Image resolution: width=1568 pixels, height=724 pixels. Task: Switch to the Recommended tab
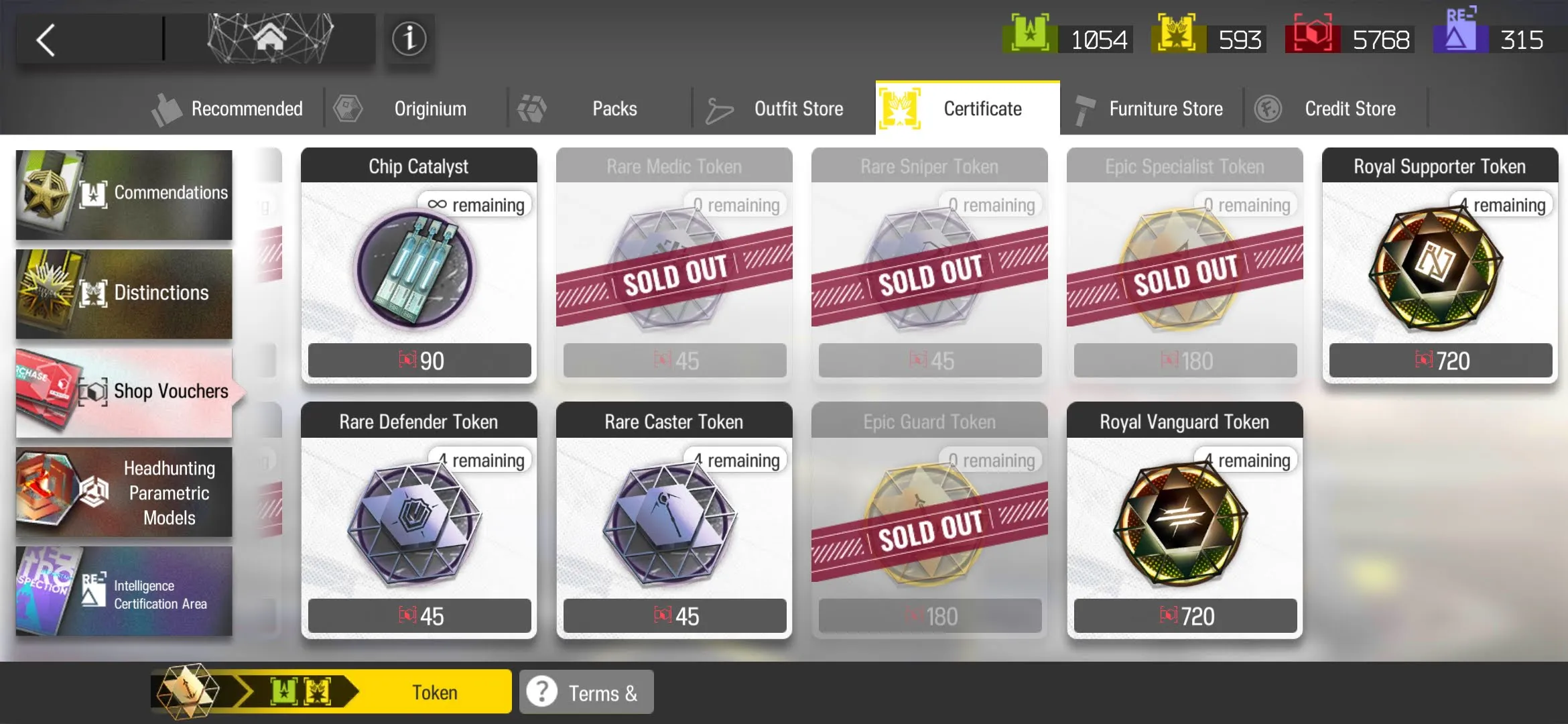pos(229,109)
